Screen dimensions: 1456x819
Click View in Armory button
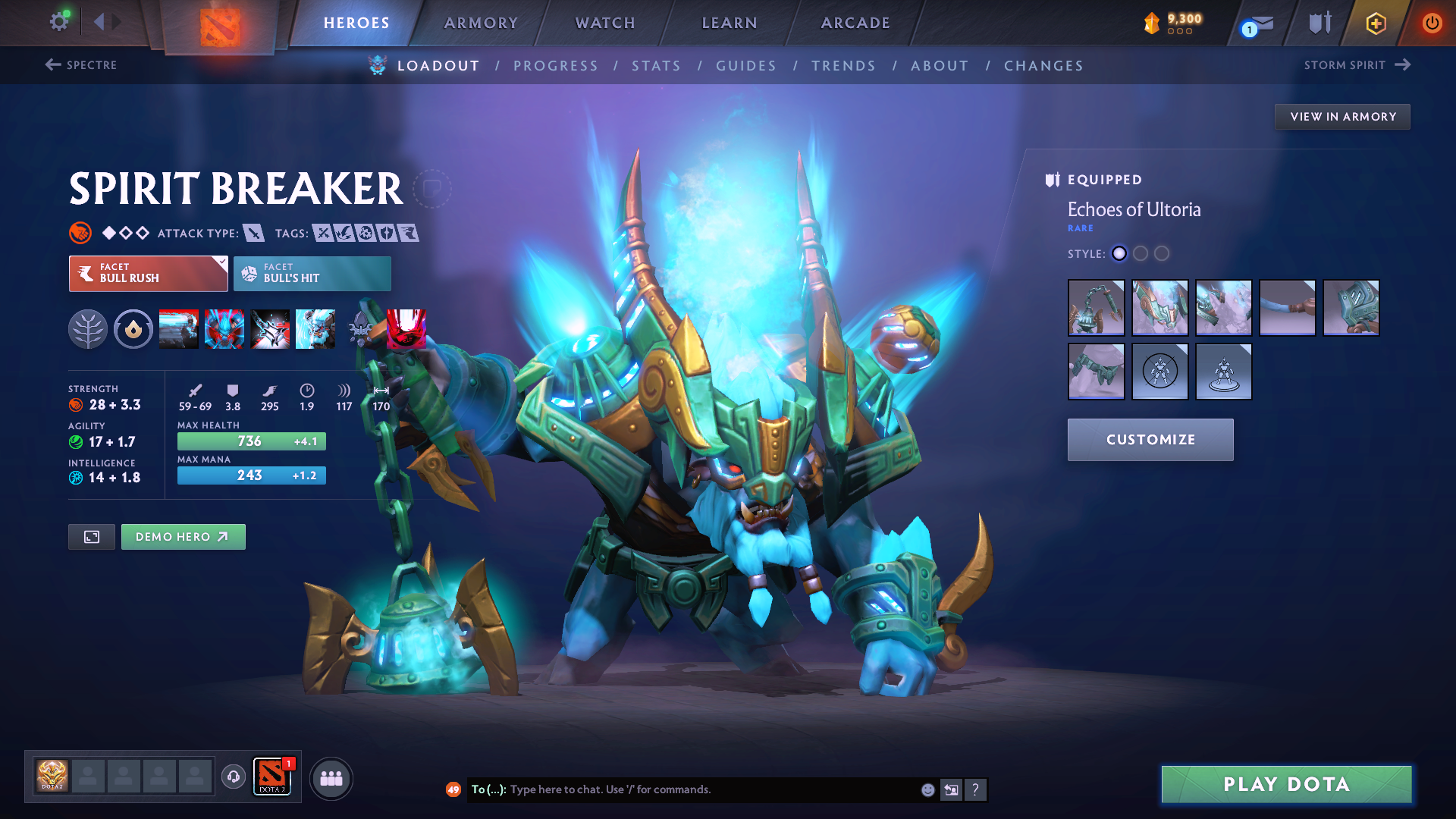coord(1342,117)
